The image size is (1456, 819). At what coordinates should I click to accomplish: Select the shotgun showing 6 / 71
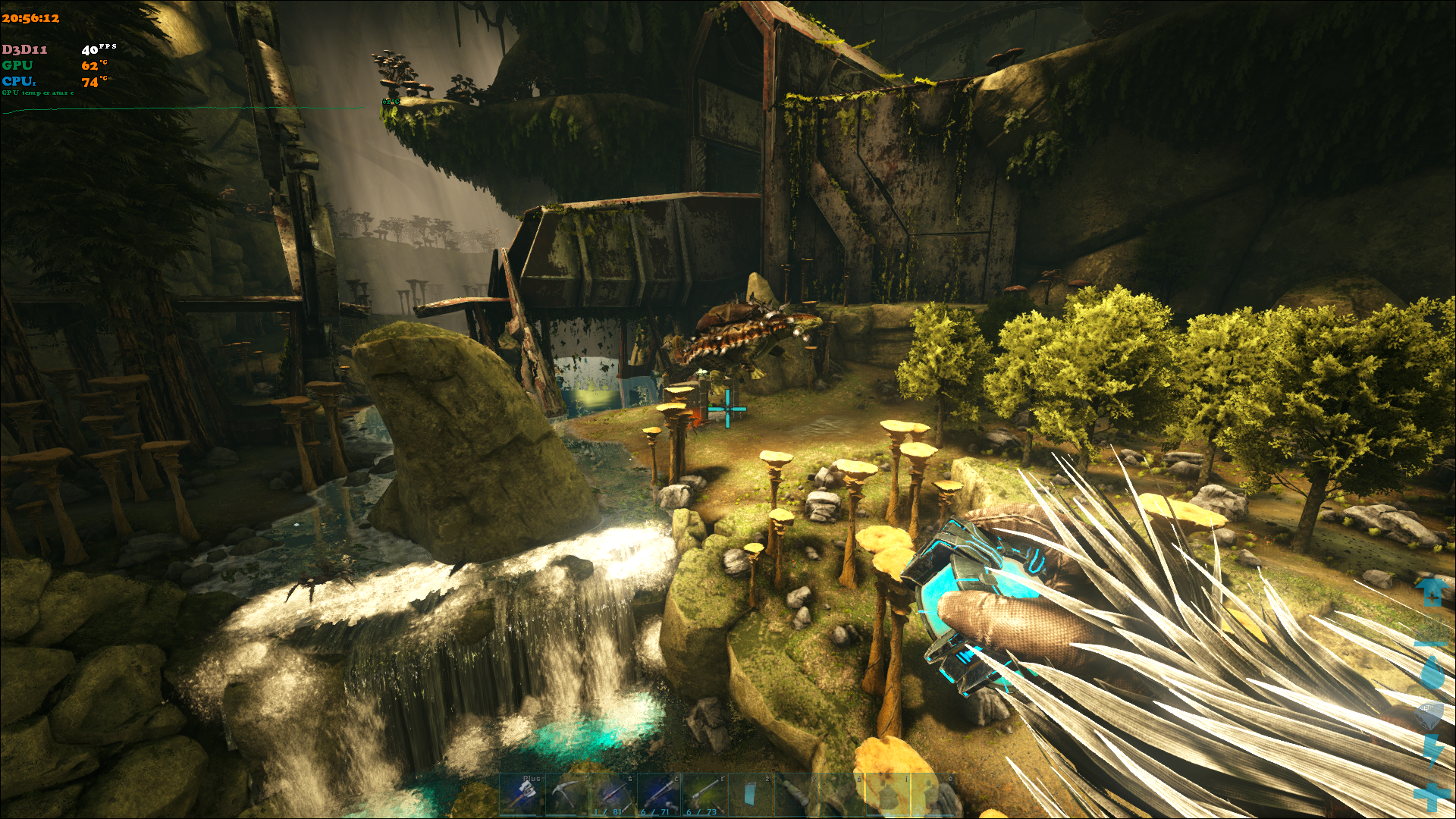tap(659, 794)
